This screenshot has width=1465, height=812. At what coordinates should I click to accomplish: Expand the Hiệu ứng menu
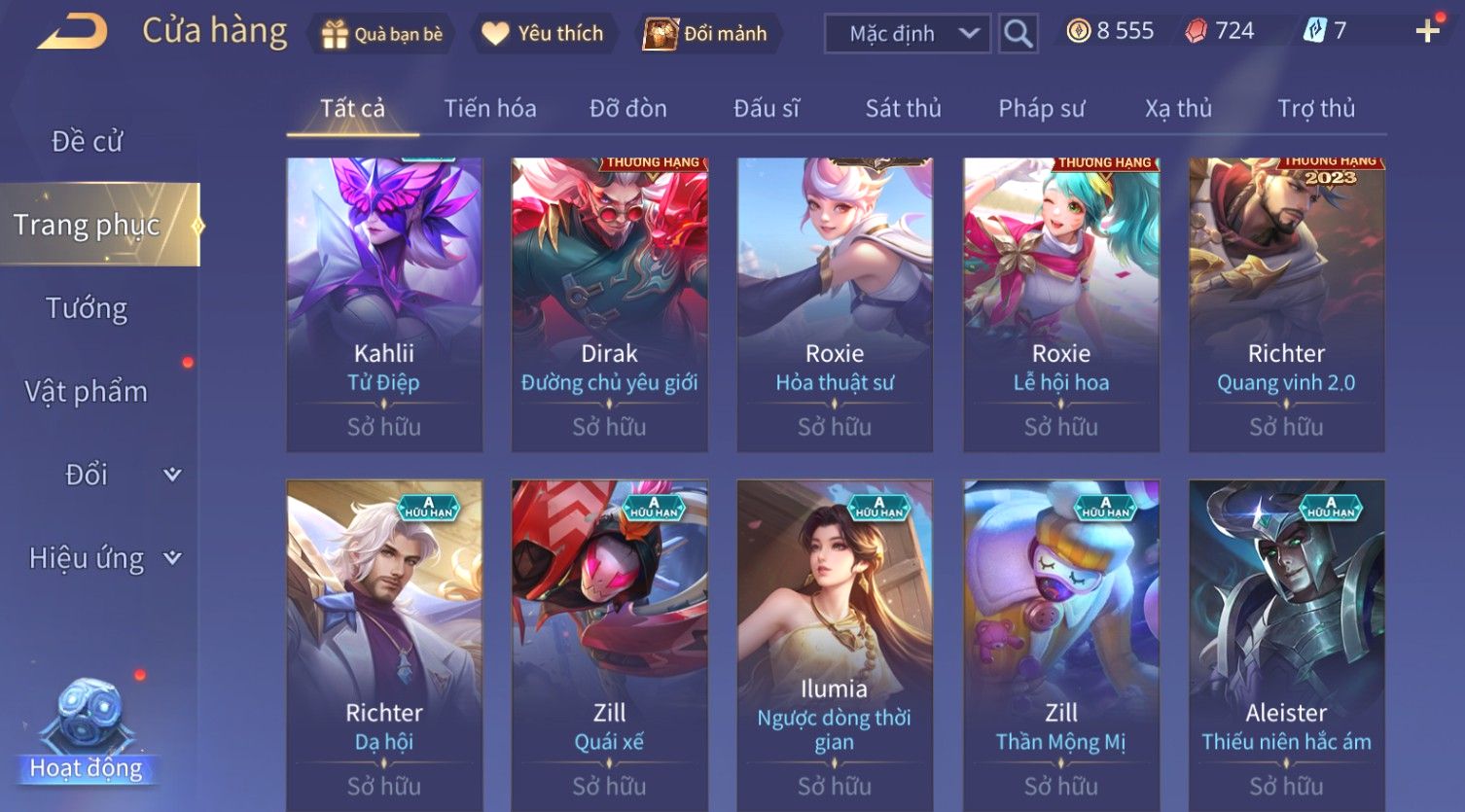[102, 558]
